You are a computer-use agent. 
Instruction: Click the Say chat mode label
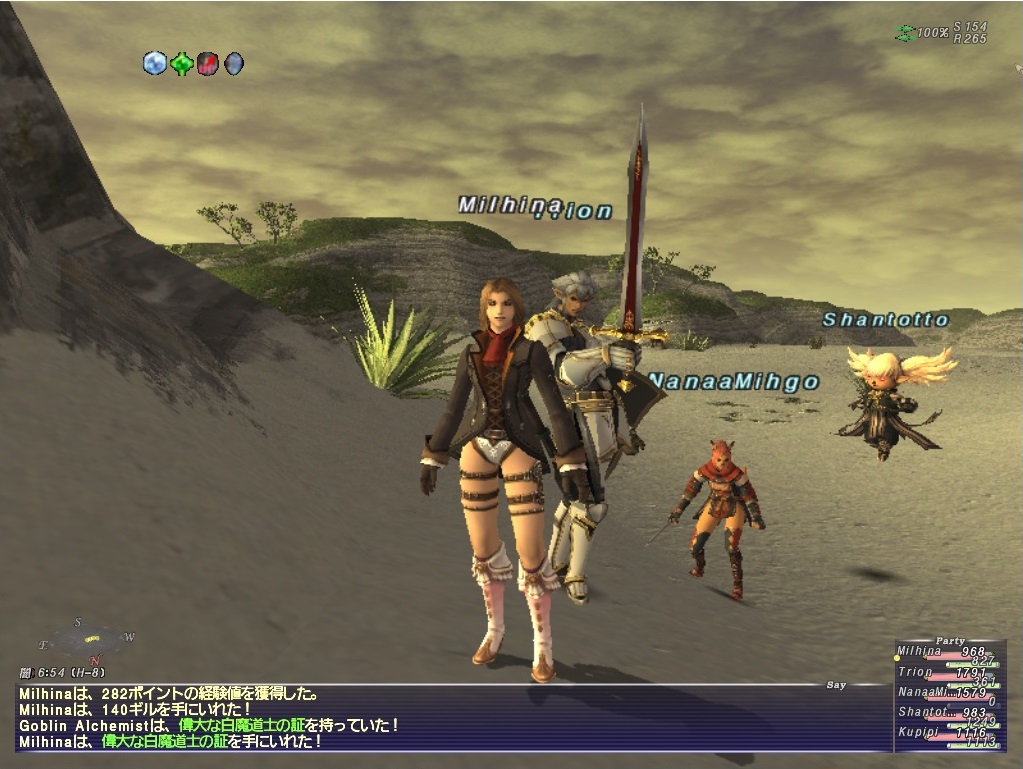836,685
